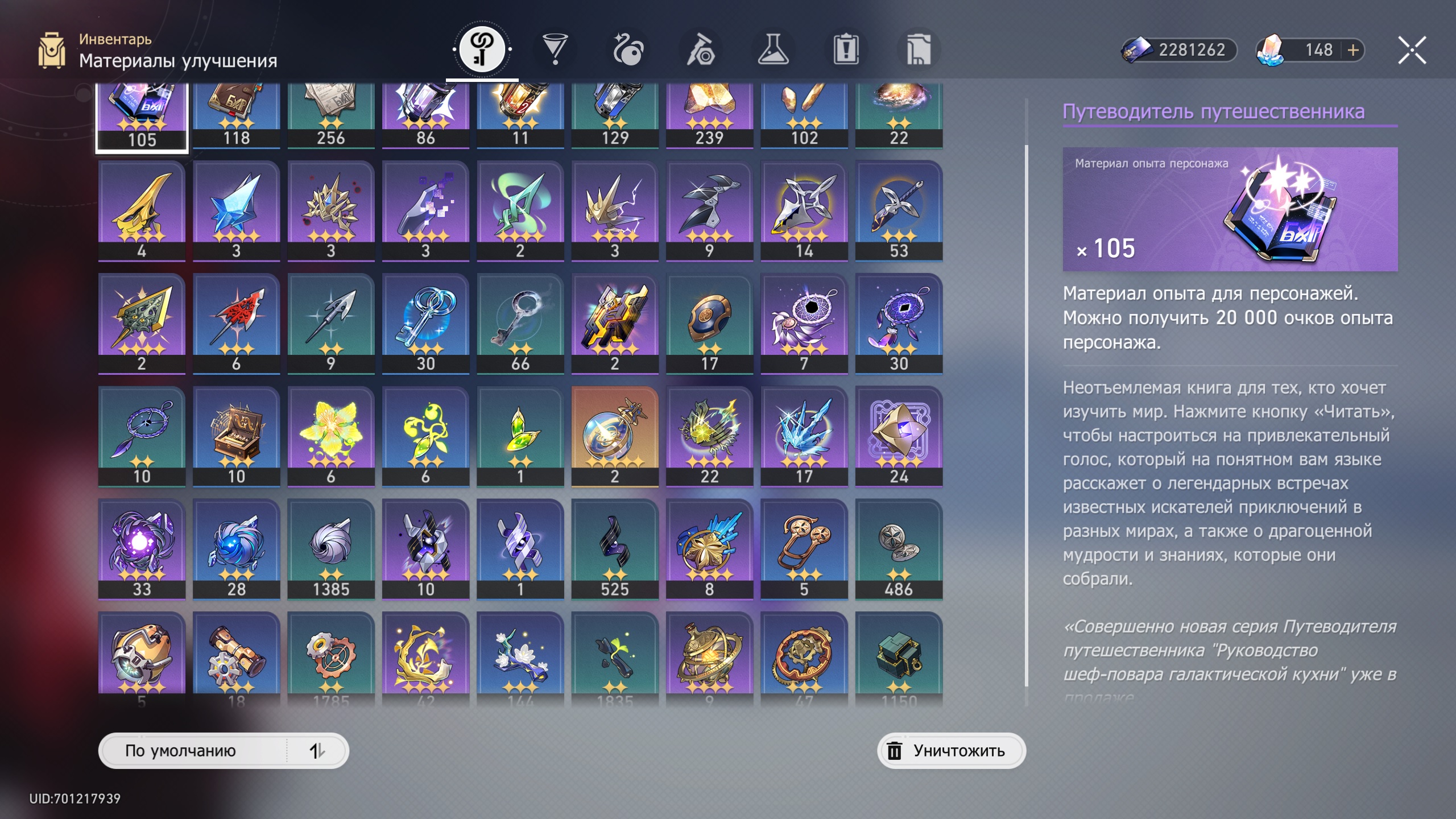Select the yellow flower item with 6
This screenshot has height=819, width=1456.
point(331,436)
